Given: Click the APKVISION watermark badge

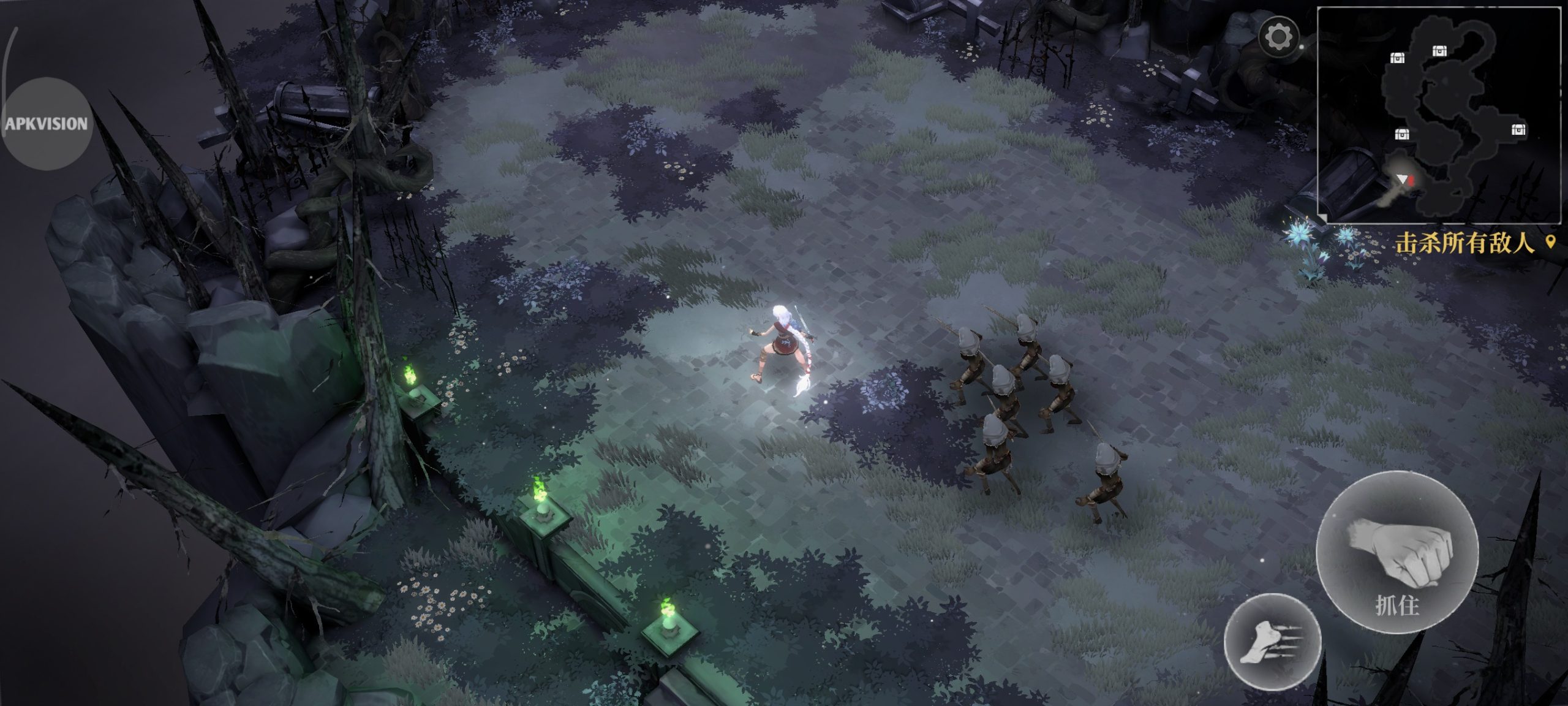Looking at the screenshot, I should [47, 124].
